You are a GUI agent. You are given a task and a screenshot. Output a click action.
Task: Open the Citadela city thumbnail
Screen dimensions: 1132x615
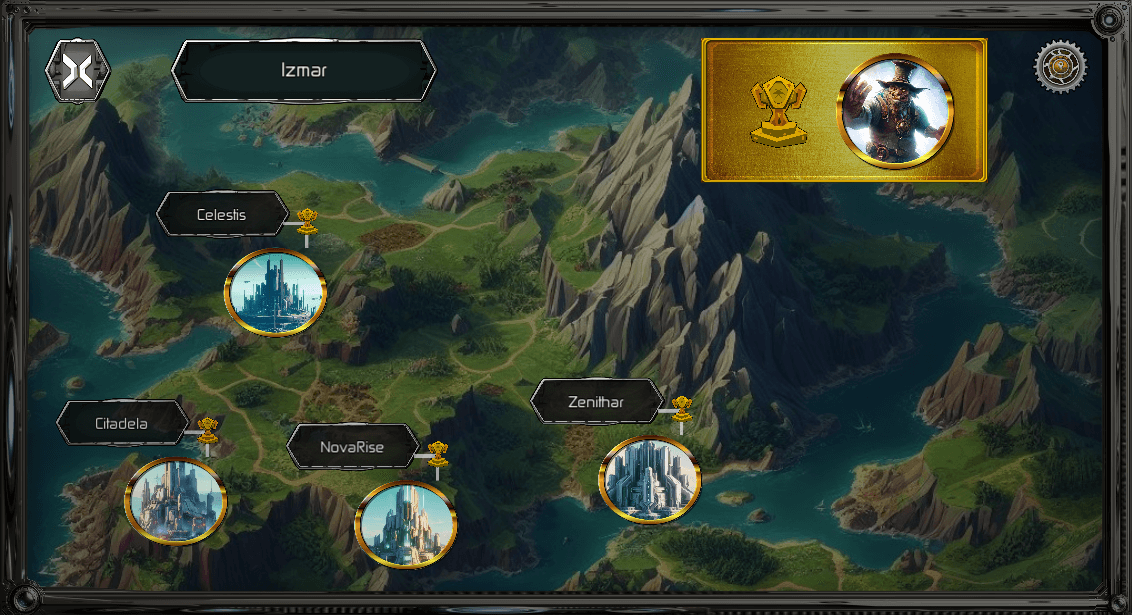pos(176,500)
